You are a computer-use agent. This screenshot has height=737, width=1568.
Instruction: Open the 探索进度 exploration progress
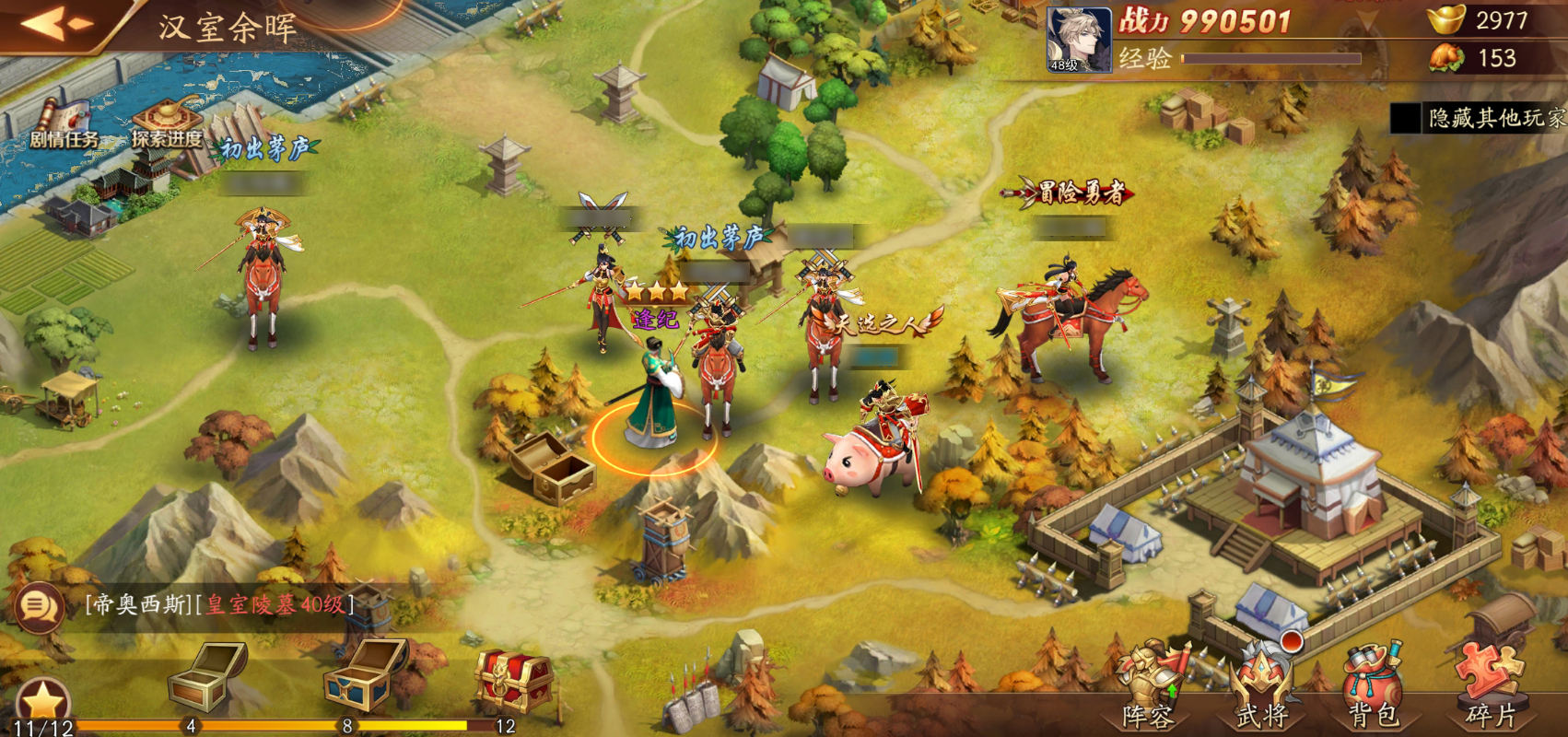pyautogui.click(x=167, y=124)
